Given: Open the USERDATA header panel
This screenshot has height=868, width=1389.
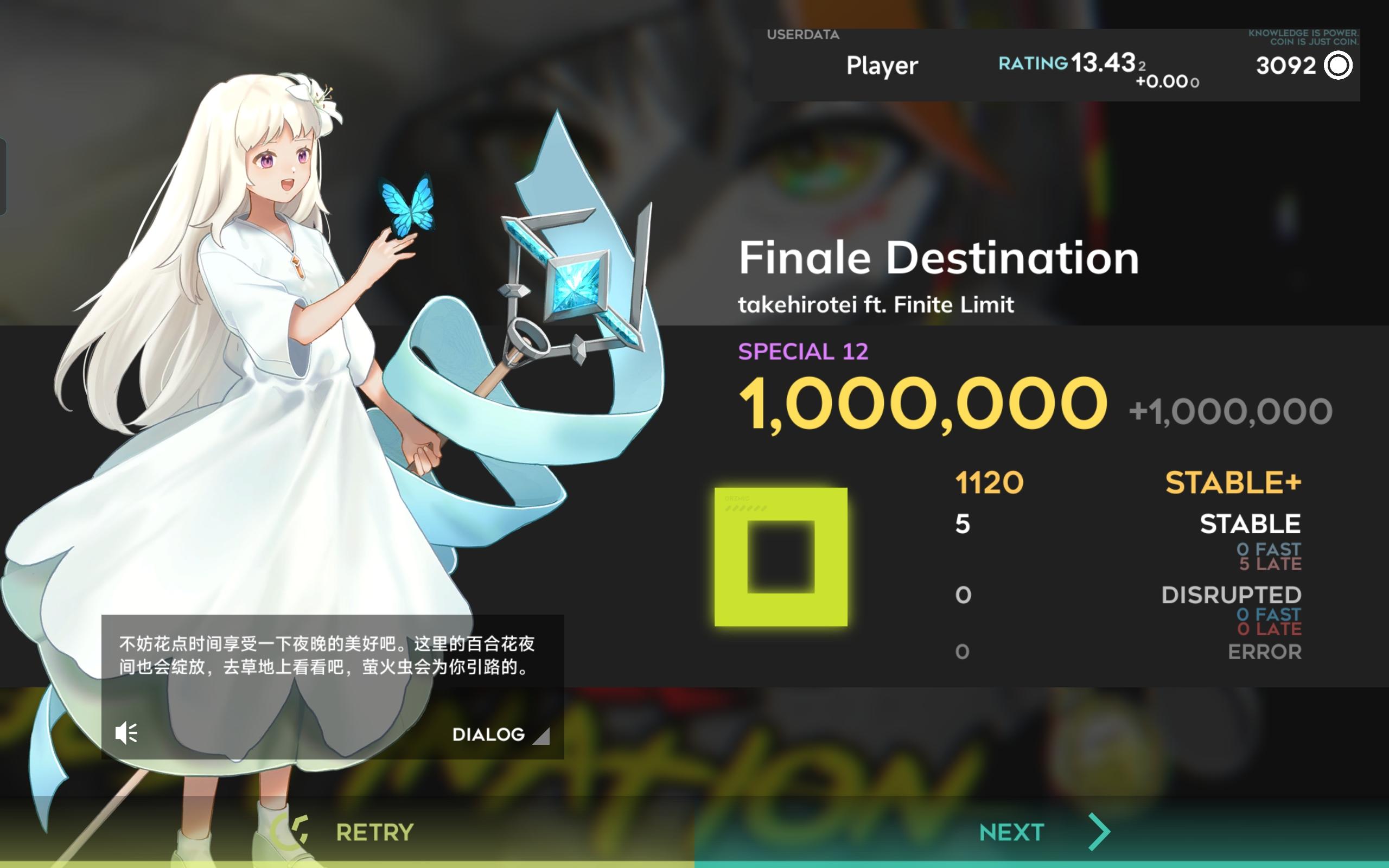Looking at the screenshot, I should pos(804,34).
